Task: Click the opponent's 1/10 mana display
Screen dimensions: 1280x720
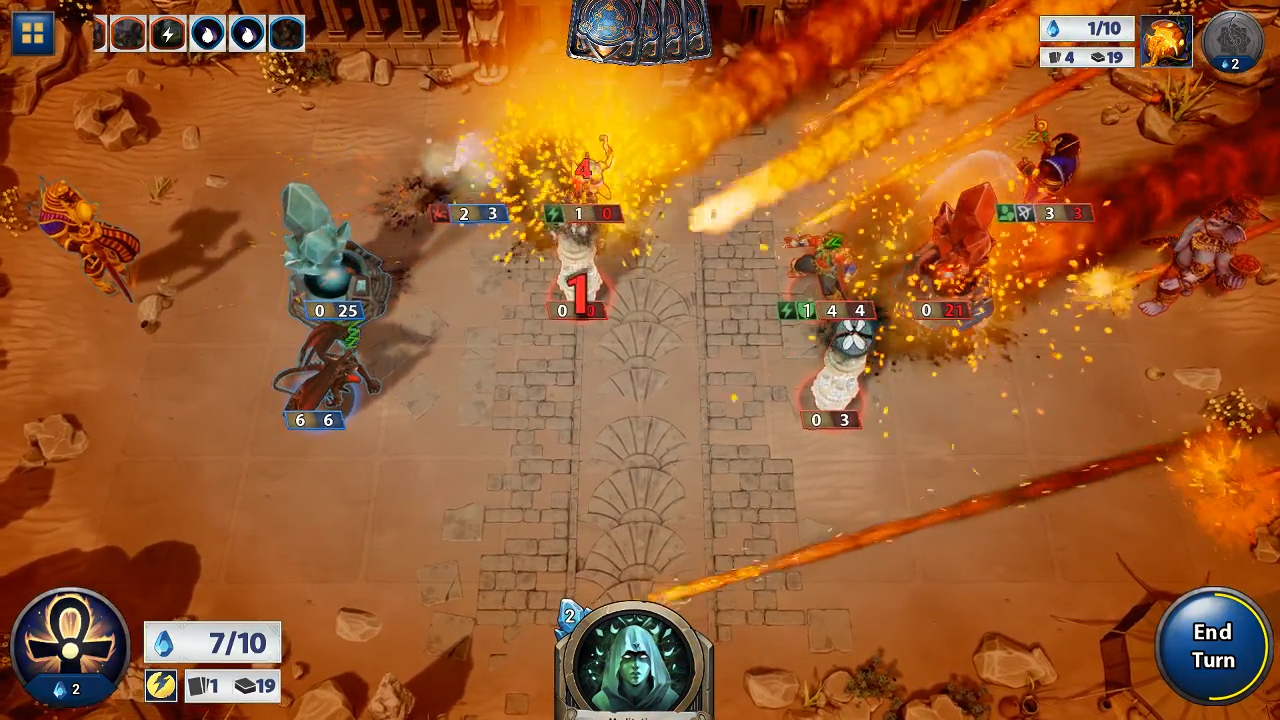Action: (x=1088, y=29)
